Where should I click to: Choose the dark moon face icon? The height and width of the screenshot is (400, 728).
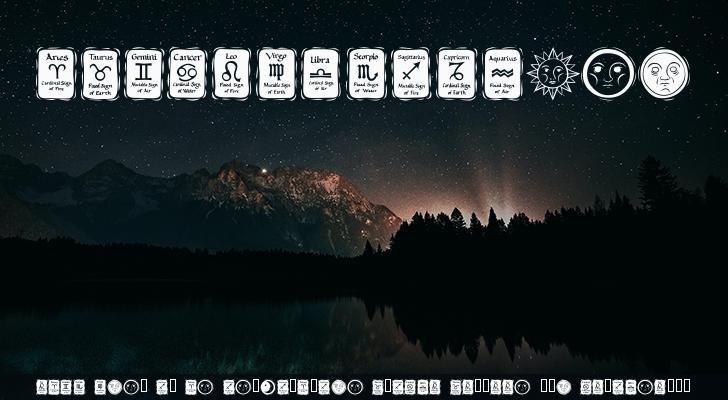(x=609, y=74)
